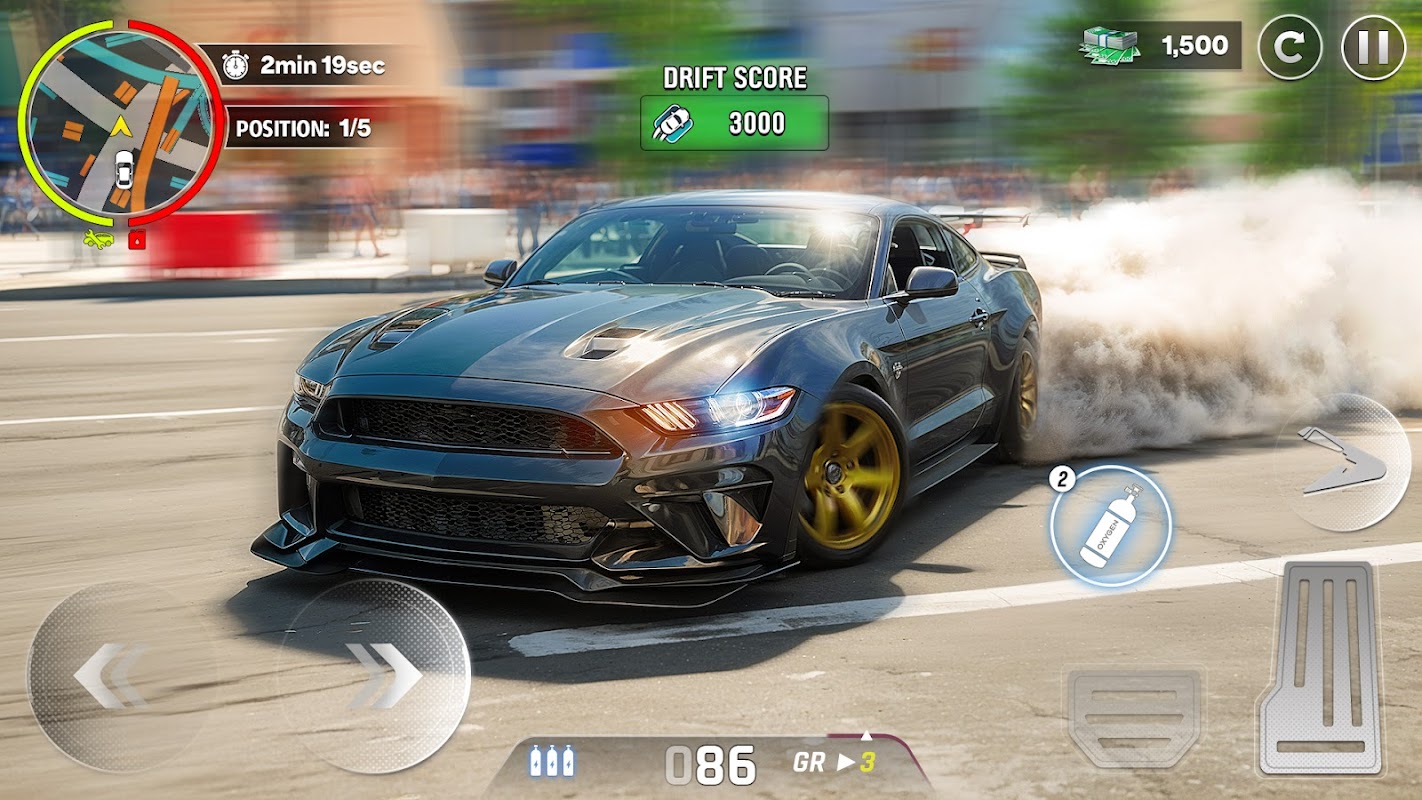1422x800 pixels.
Task: Restart the race with the circular arrow button
Action: pyautogui.click(x=1290, y=47)
